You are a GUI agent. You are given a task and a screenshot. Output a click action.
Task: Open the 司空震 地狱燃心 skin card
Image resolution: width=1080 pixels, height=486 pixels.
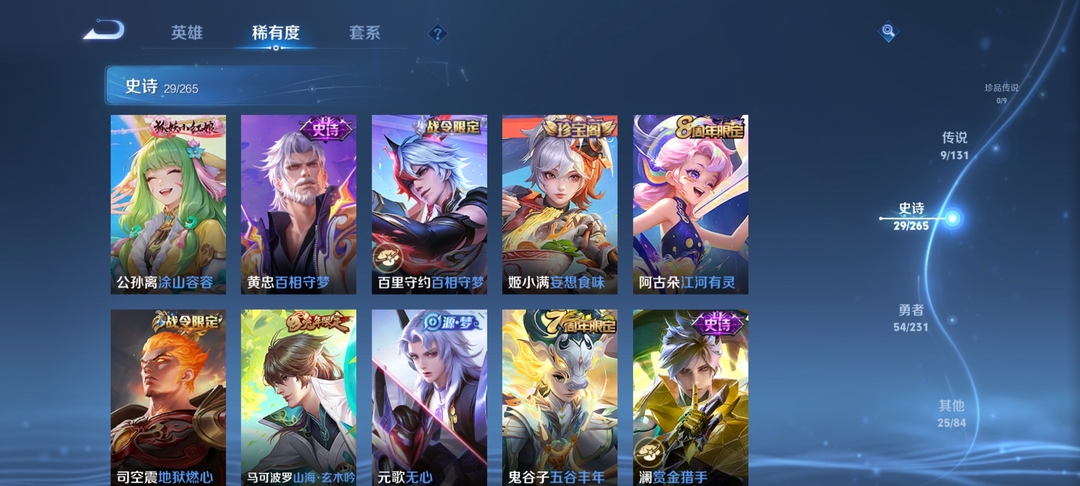click(168, 398)
